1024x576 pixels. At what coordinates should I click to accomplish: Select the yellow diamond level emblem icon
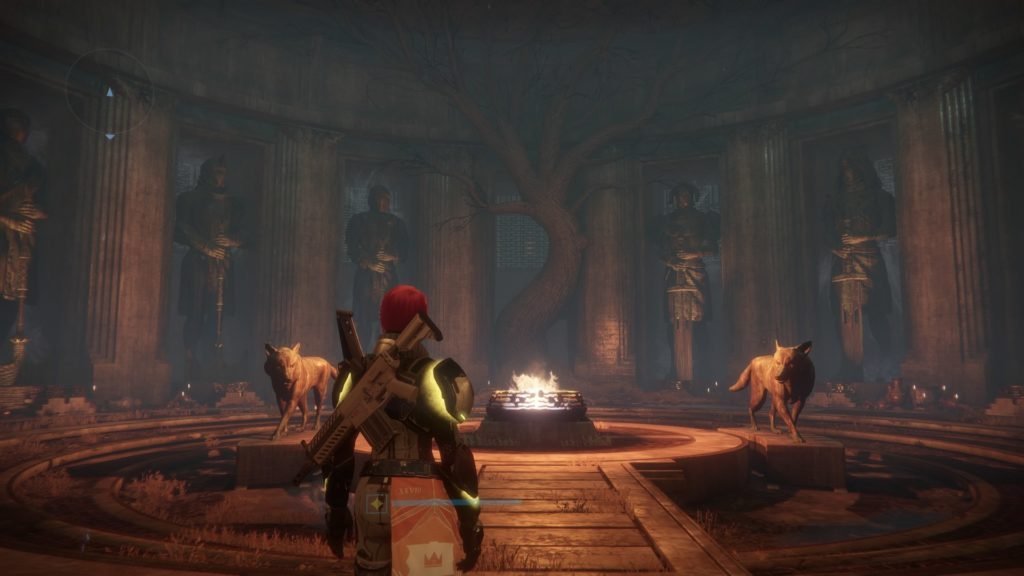tap(378, 505)
